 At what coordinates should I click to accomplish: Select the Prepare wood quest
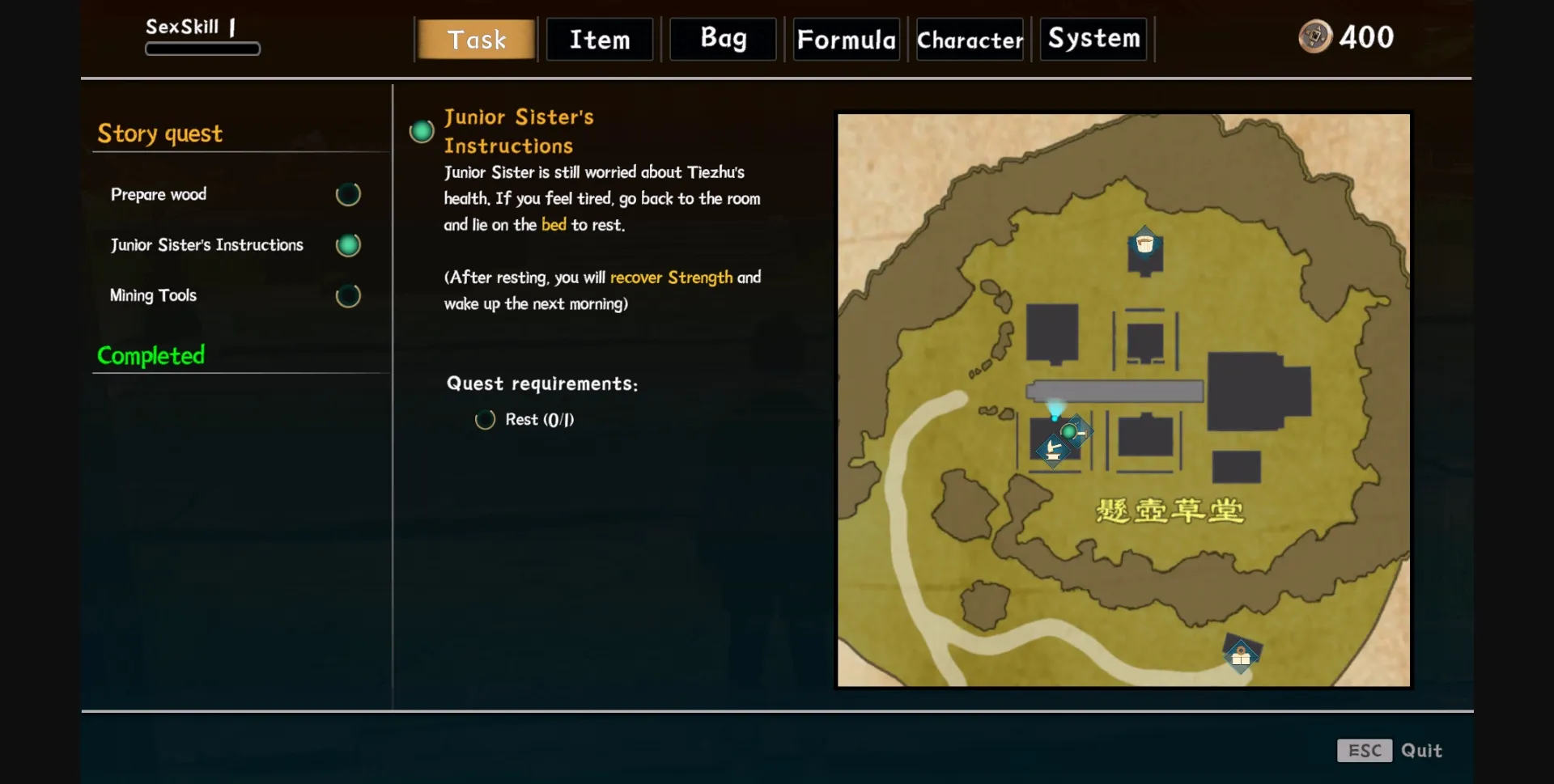coord(159,194)
